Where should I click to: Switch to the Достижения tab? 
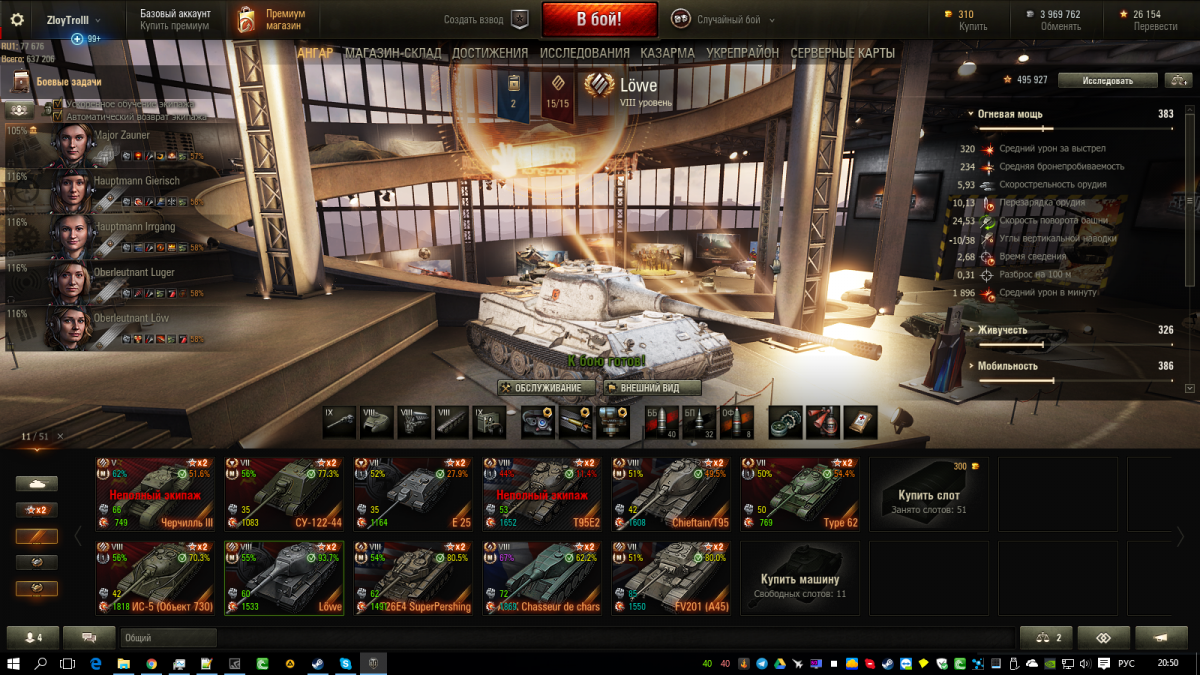pyautogui.click(x=489, y=53)
